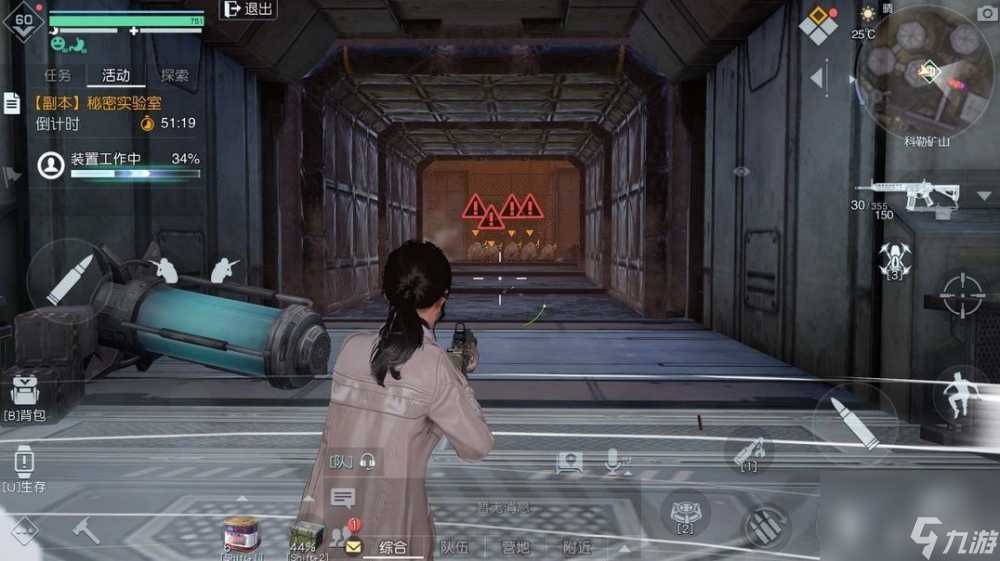The image size is (1000, 561).
Task: Switch to the 任务 quest tab
Action: click(x=58, y=75)
